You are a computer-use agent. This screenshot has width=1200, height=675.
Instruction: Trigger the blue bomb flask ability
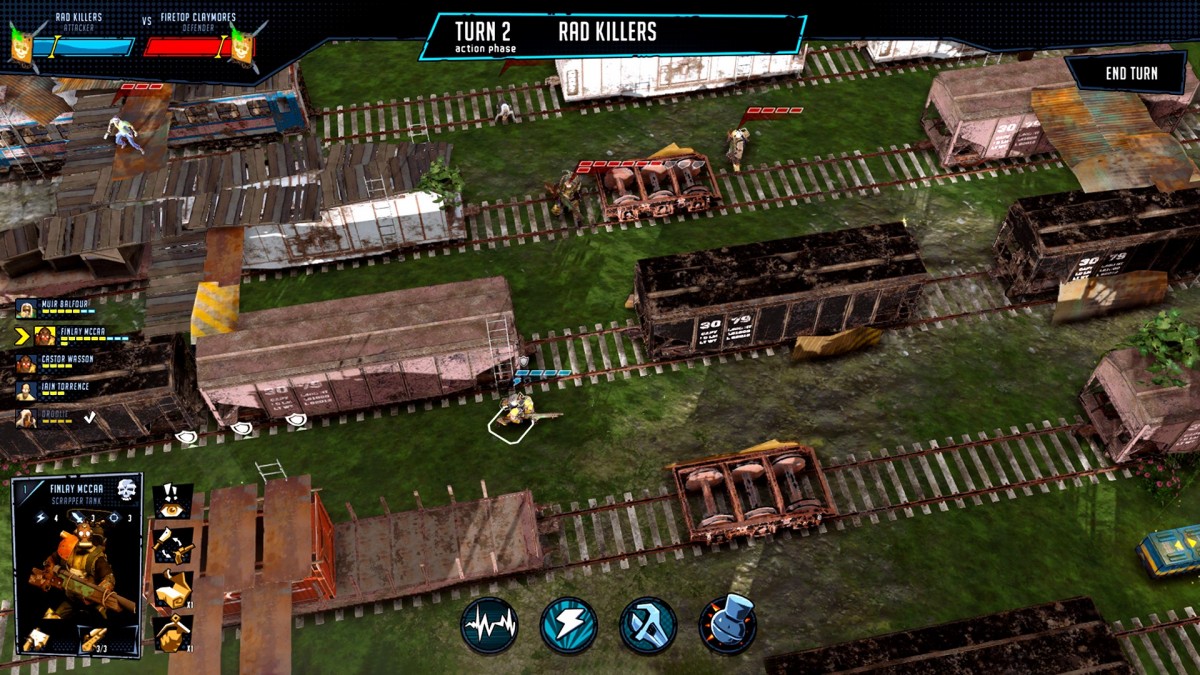[727, 625]
